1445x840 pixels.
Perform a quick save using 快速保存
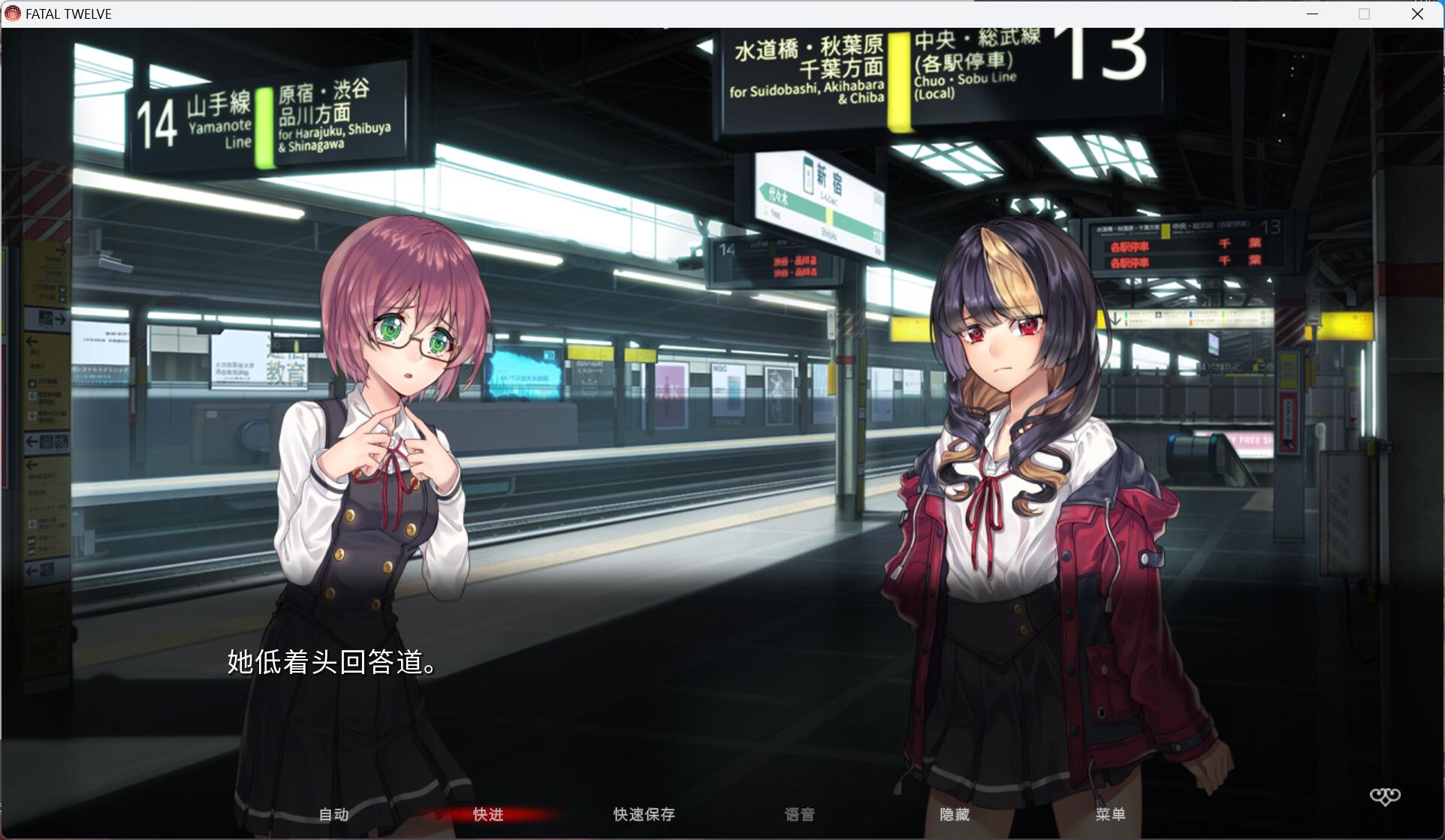pos(643,814)
